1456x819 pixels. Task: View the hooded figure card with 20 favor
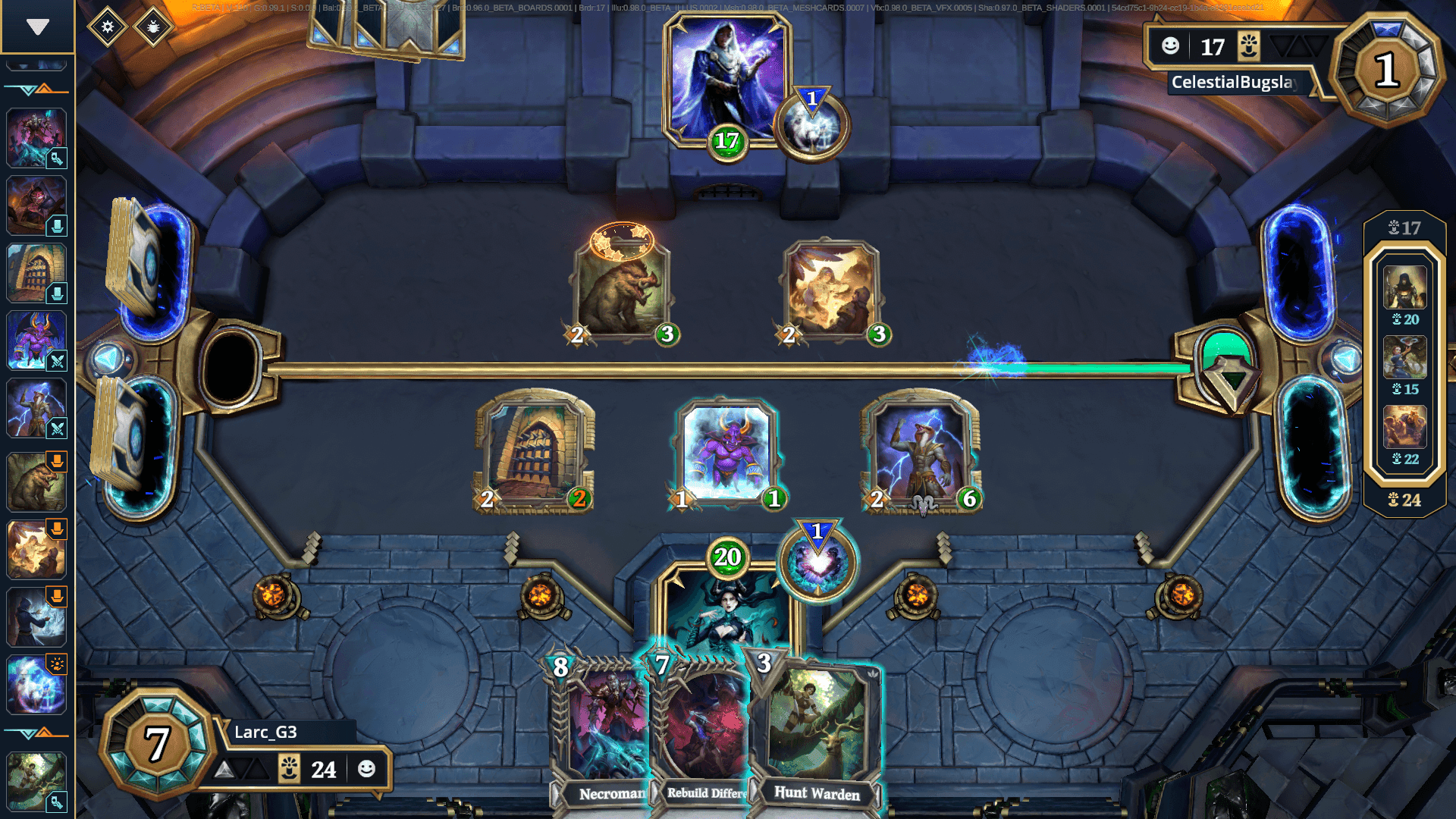click(x=1404, y=288)
